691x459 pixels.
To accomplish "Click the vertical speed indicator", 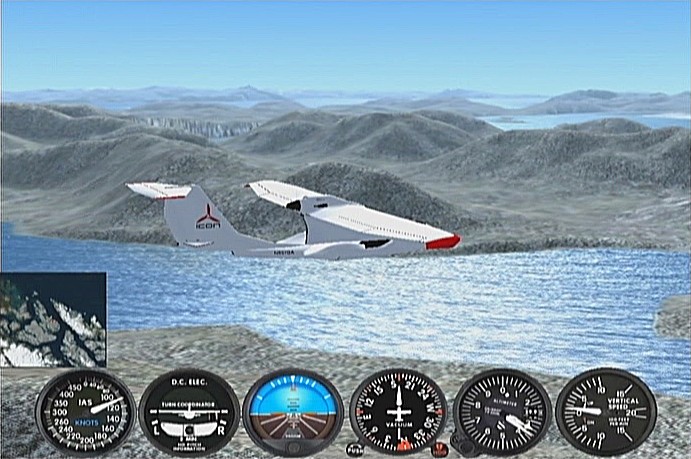I will (606, 412).
